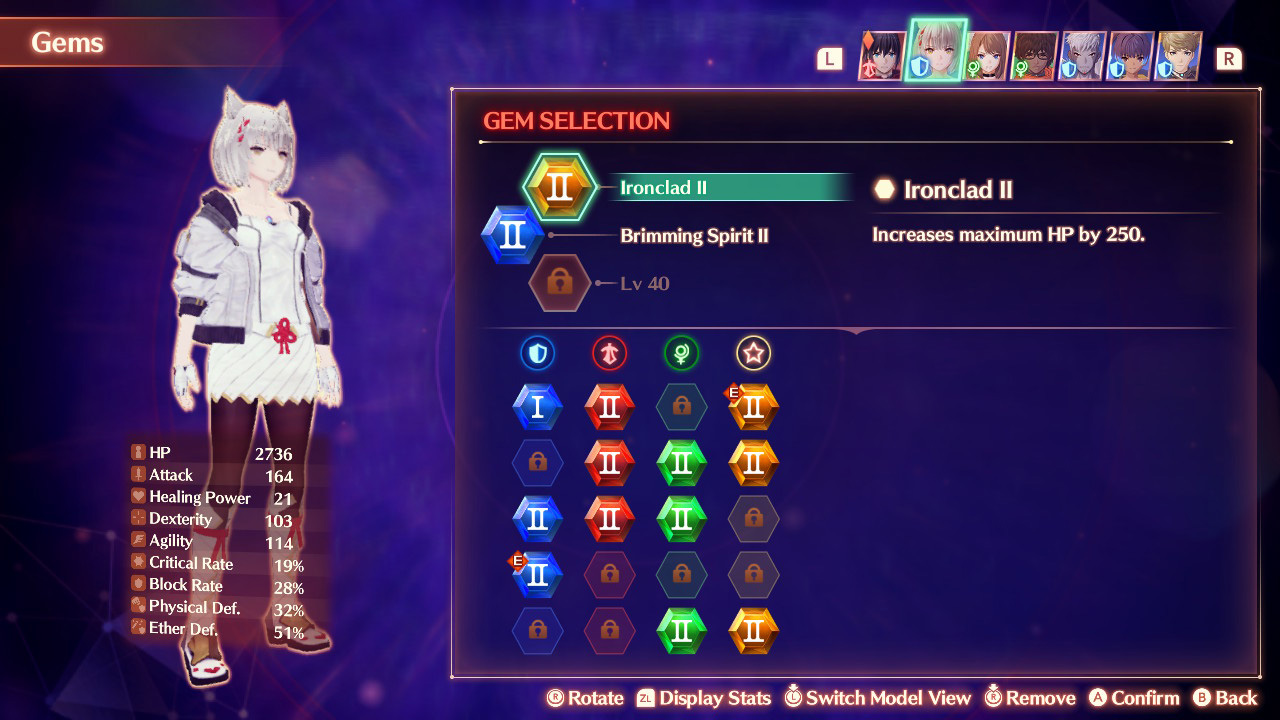Image resolution: width=1280 pixels, height=720 pixels.
Task: Click the tier-I blue gem in defender column
Action: click(538, 407)
